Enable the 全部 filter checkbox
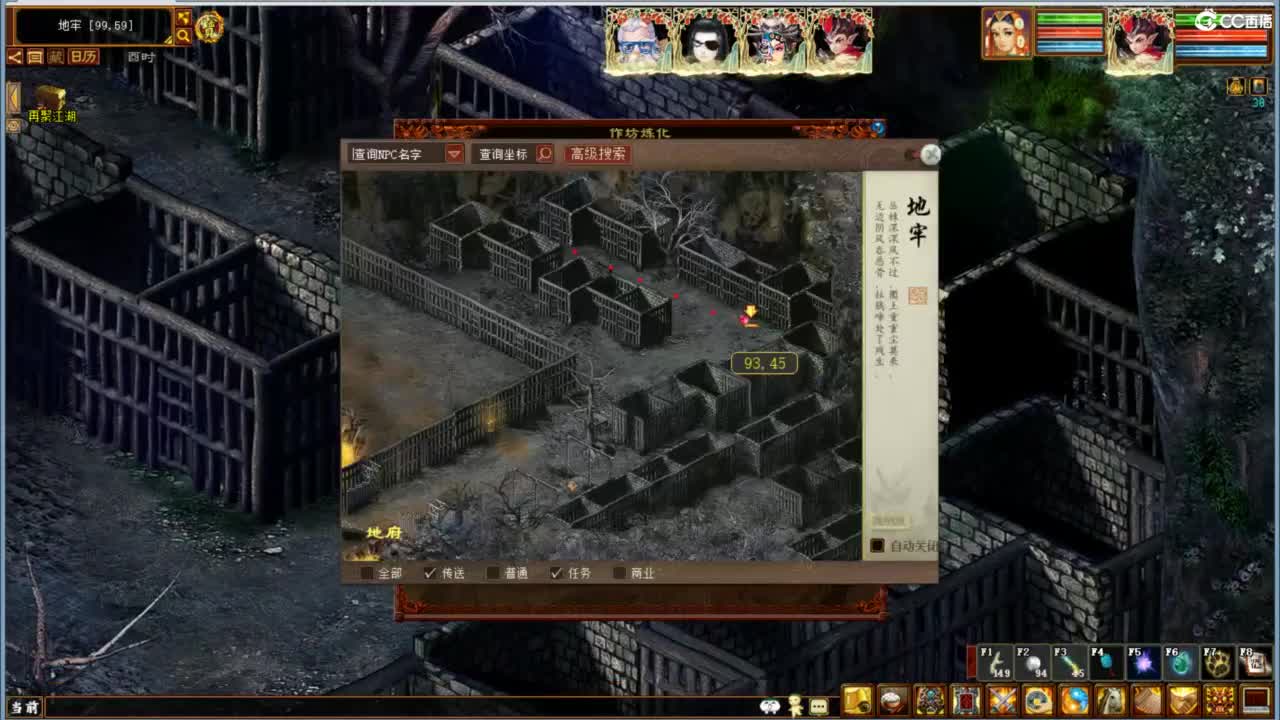 (x=364, y=574)
